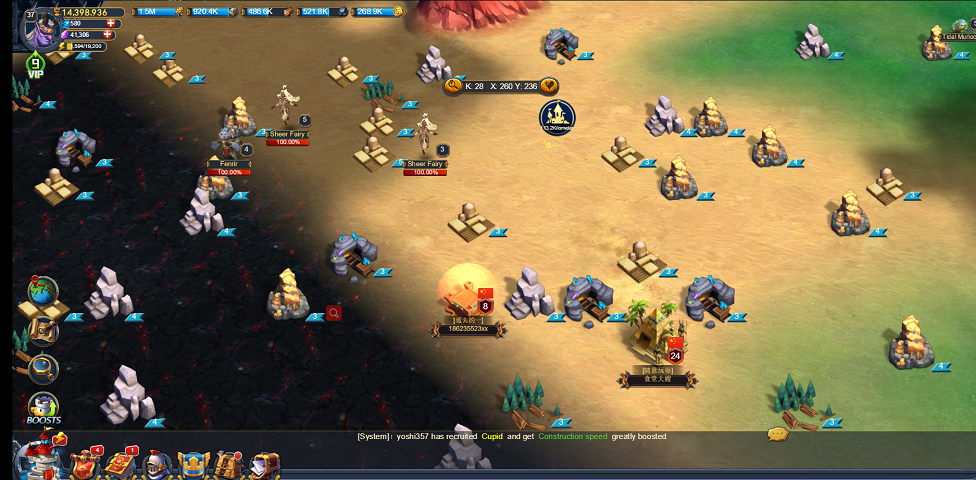Open the blue crown banner menu
The image size is (976, 480).
pos(192,464)
